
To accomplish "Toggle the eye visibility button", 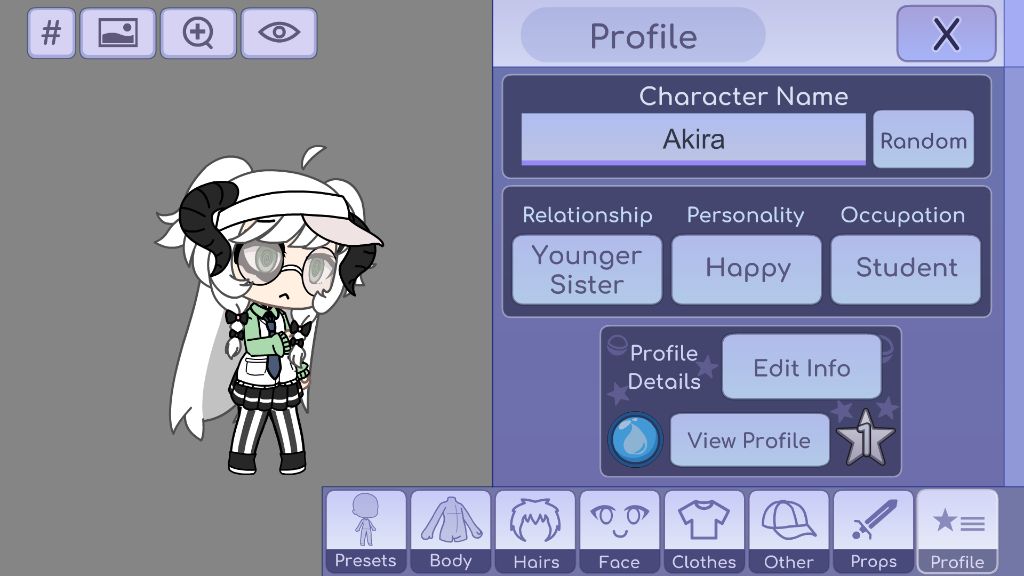I will (279, 33).
